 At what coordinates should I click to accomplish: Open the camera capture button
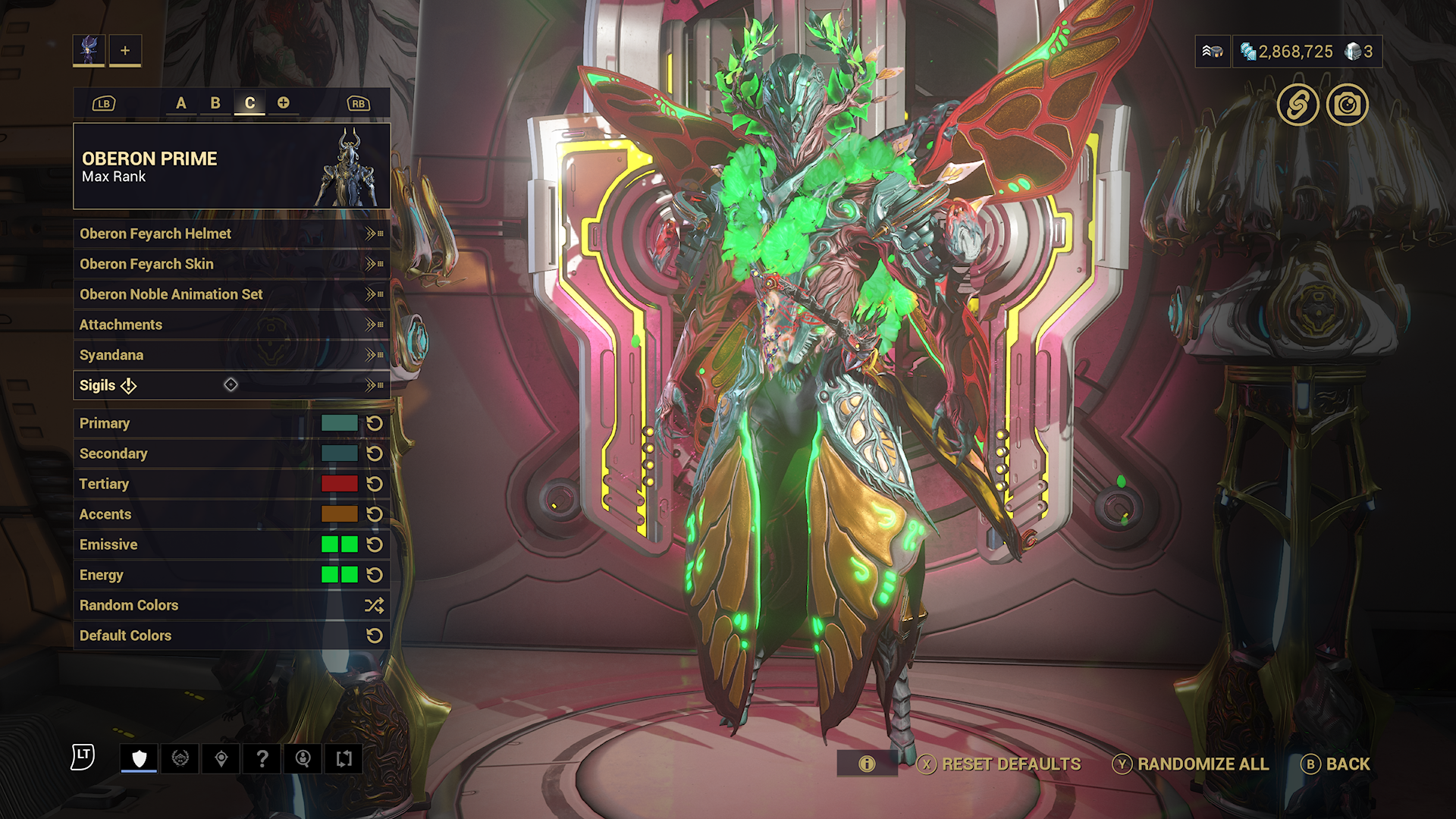point(1348,105)
